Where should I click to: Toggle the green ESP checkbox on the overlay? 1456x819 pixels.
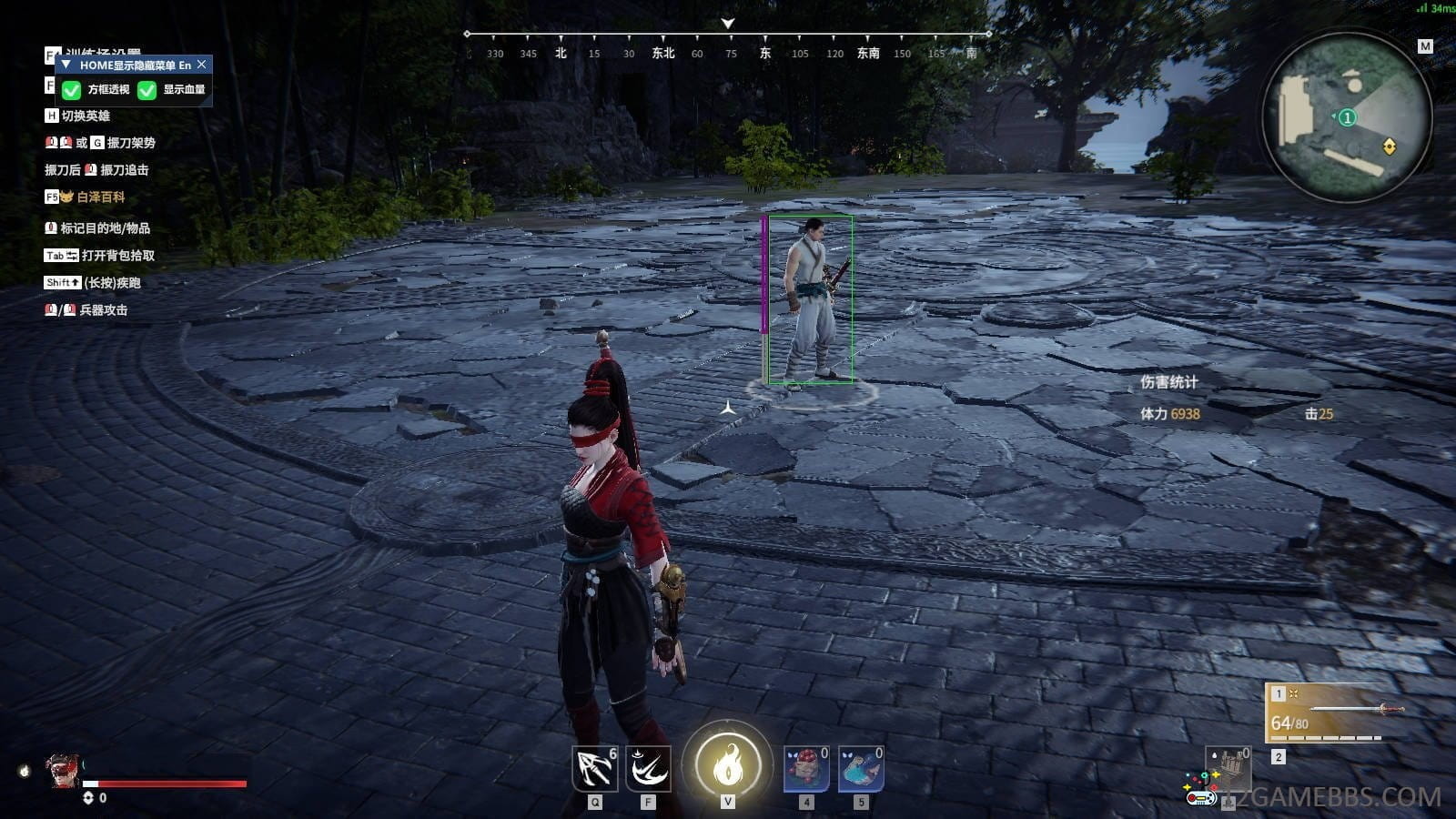(70, 89)
